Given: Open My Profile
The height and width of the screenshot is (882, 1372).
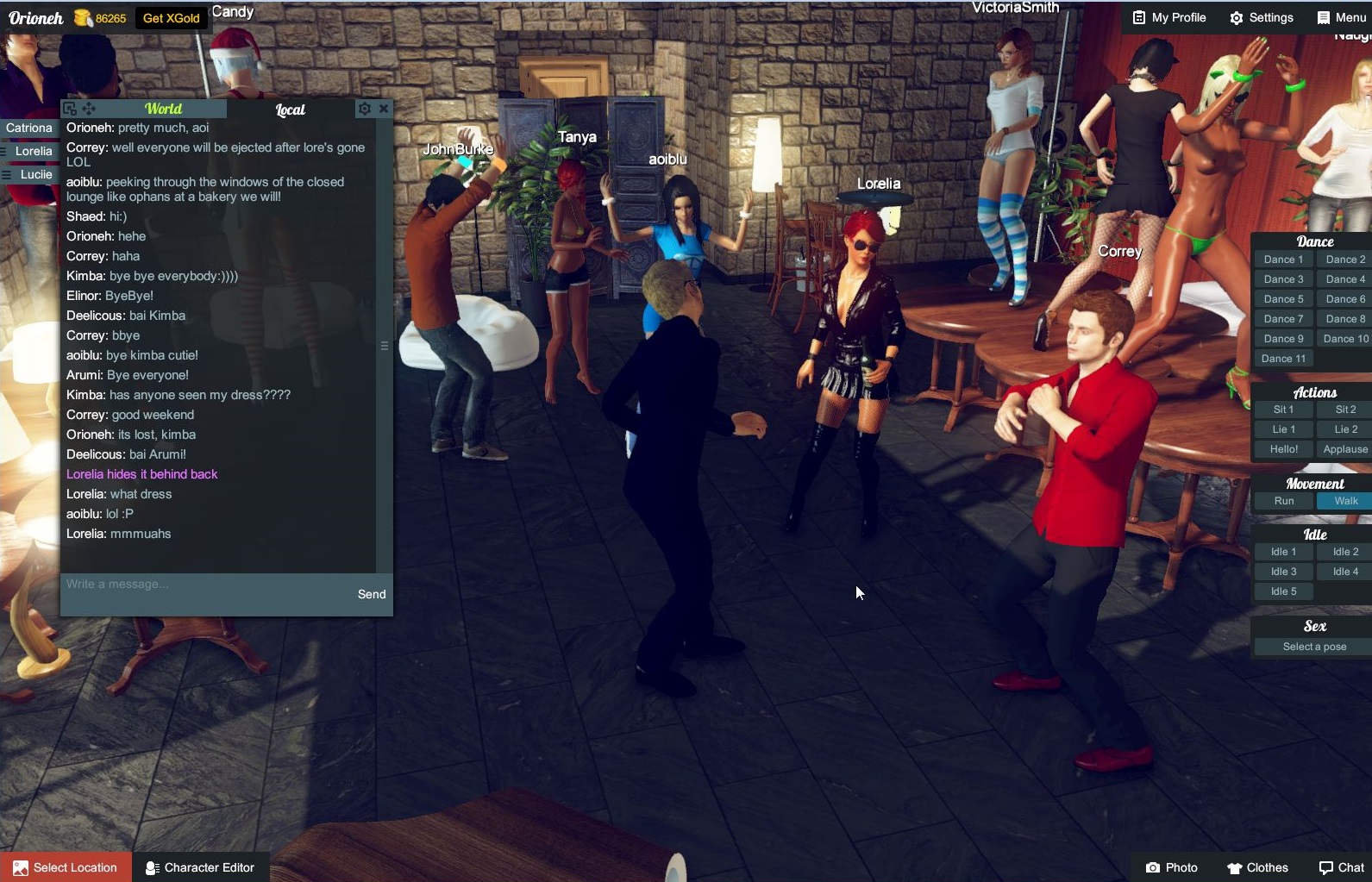Looking at the screenshot, I should click(x=1168, y=17).
